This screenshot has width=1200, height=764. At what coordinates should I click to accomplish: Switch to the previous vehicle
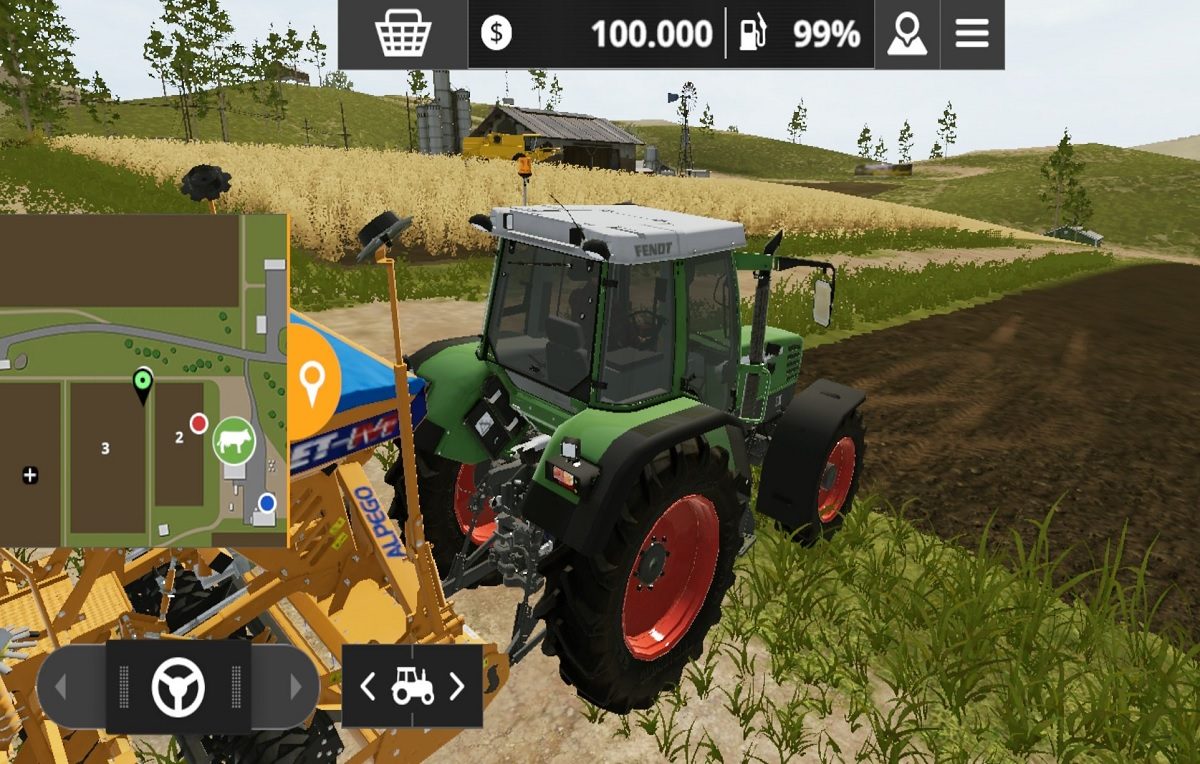368,686
